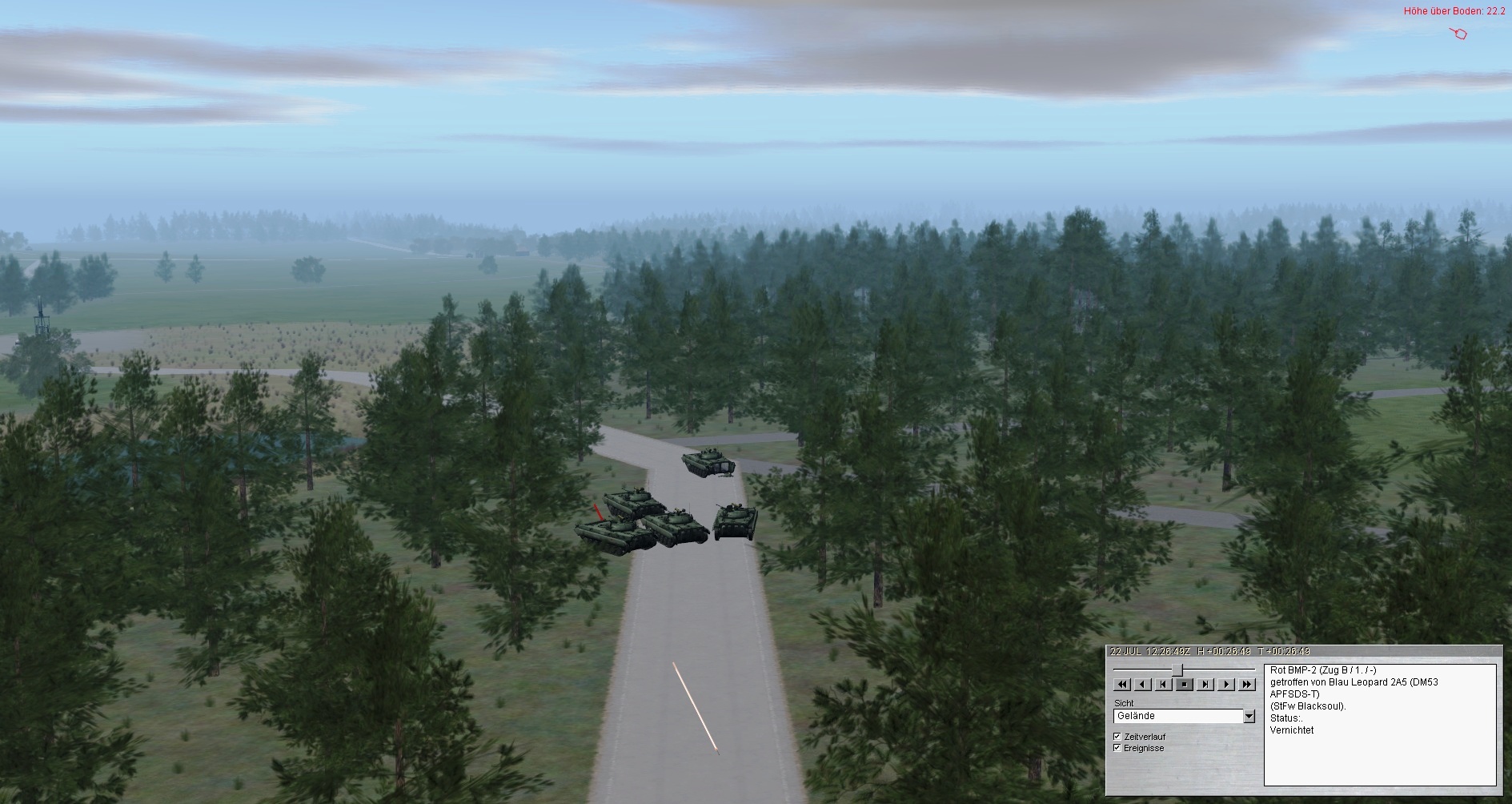Toggle the Zeitverlauf checkbox

1117,736
